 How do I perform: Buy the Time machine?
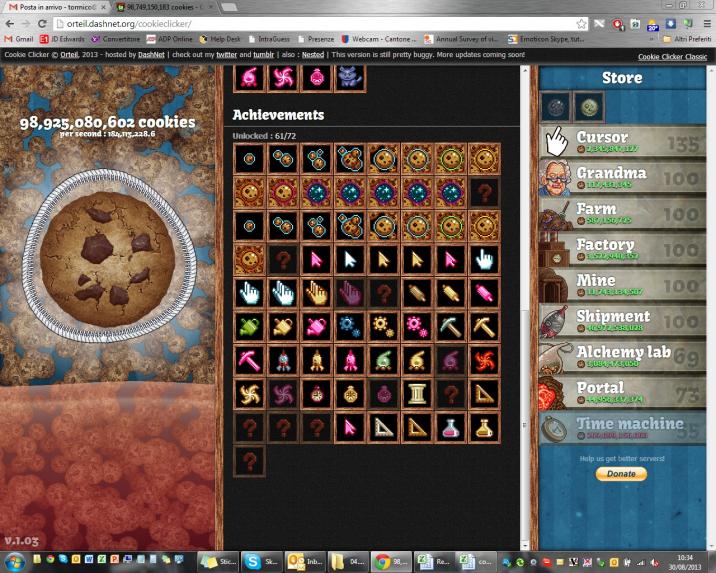pos(622,429)
